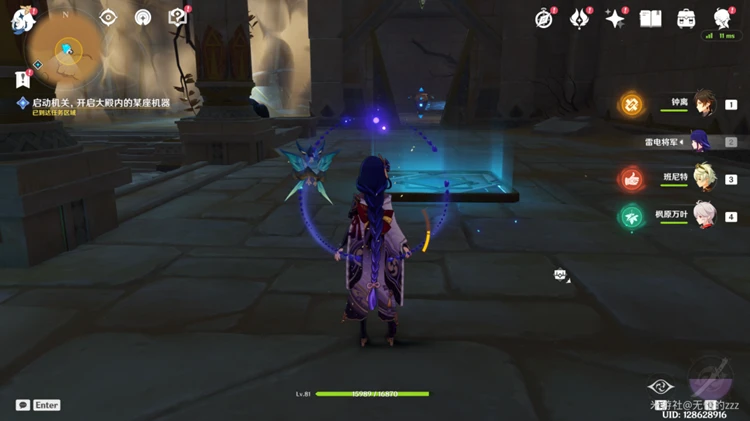
Task: Open the Wish star icon
Action: (615, 19)
